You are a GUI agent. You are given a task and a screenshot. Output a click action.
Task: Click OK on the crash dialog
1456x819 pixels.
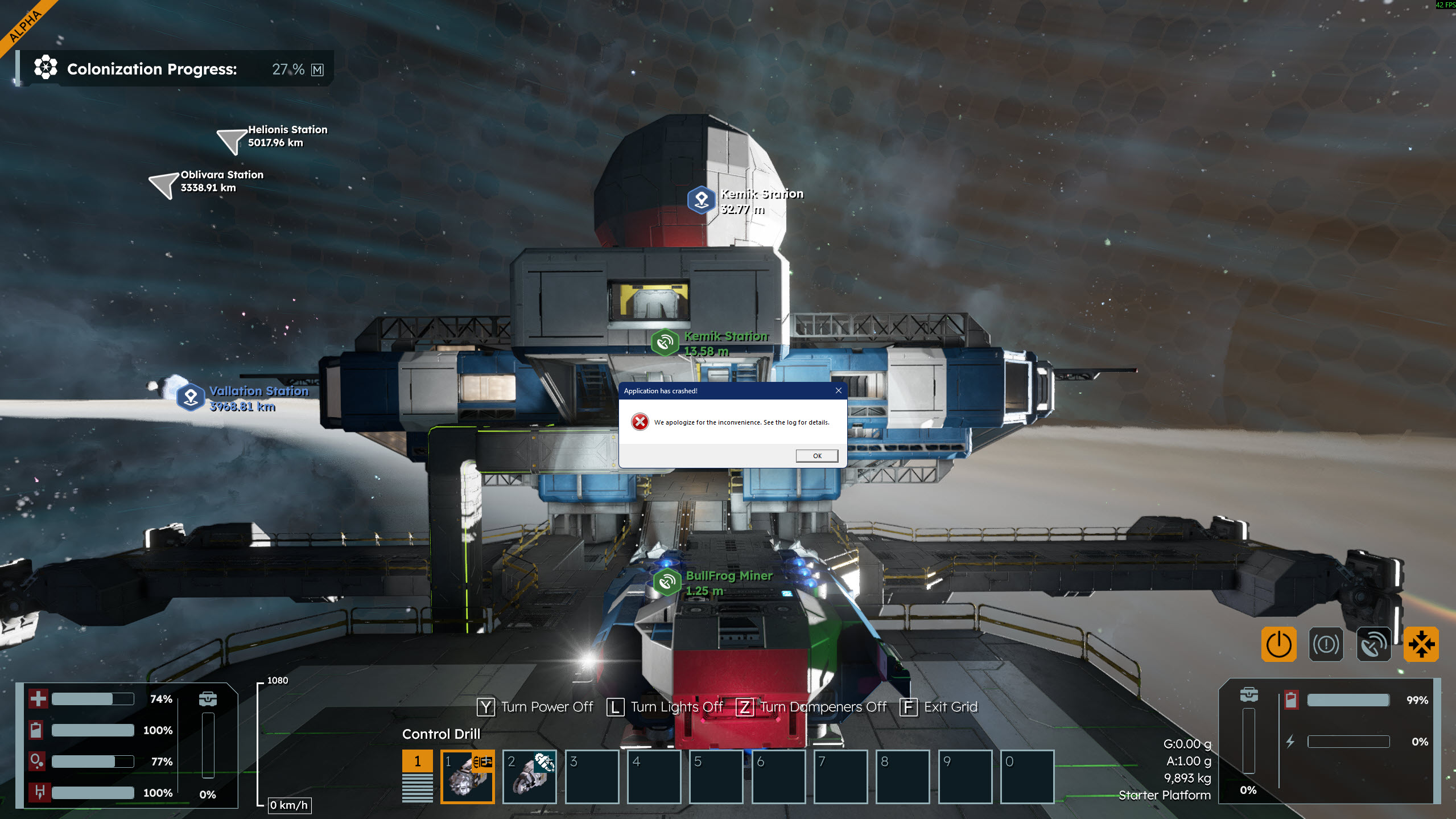click(816, 456)
